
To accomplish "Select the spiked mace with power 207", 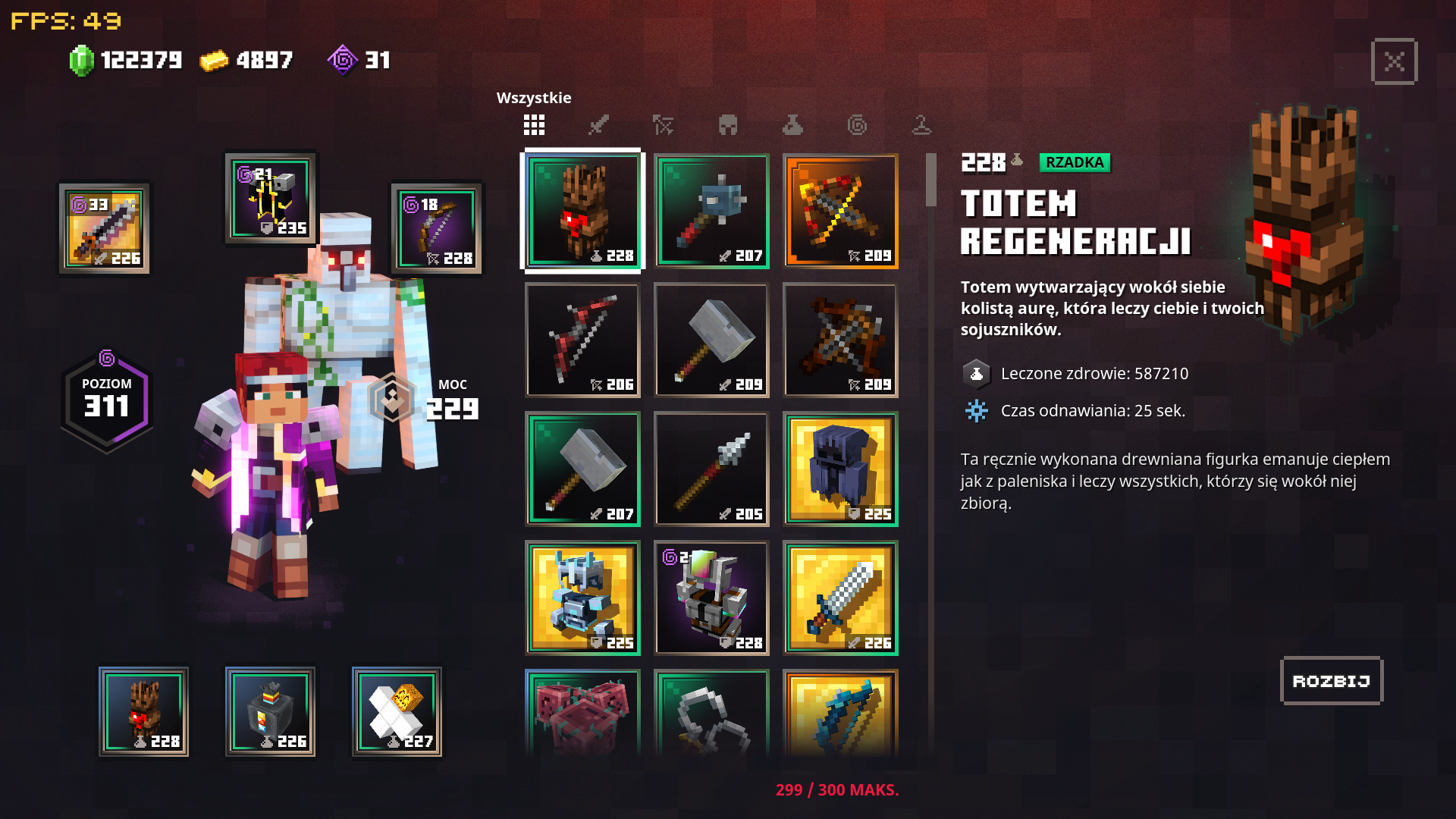I will tap(711, 211).
